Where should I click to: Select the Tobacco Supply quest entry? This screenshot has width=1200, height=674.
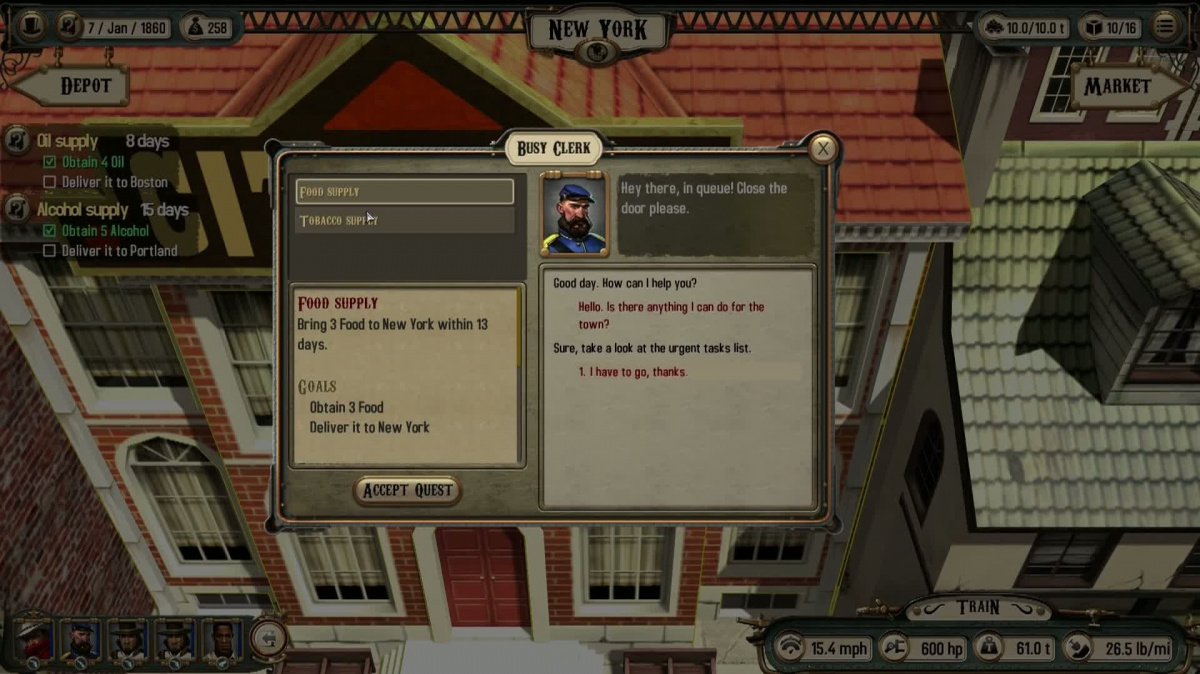[x=404, y=220]
